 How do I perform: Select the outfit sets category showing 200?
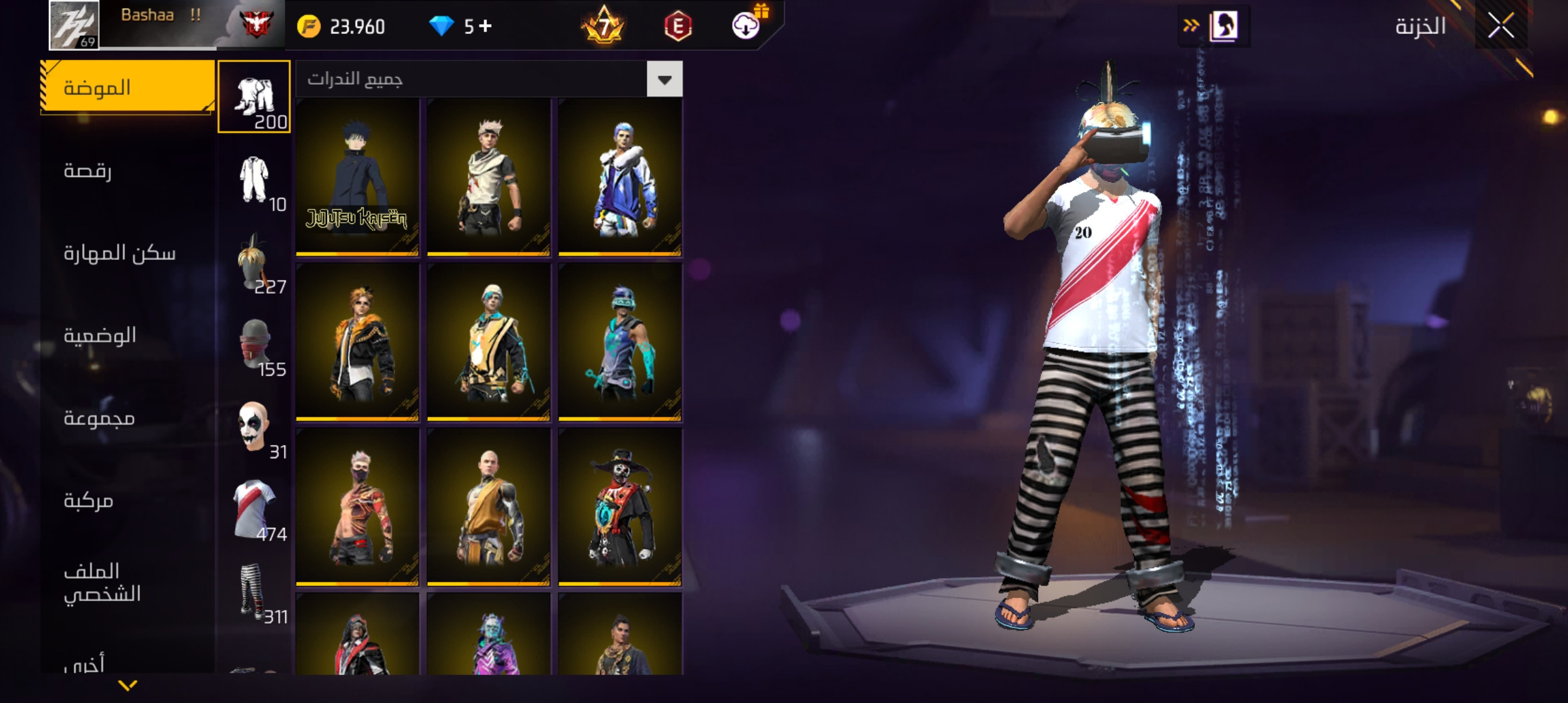pyautogui.click(x=254, y=97)
